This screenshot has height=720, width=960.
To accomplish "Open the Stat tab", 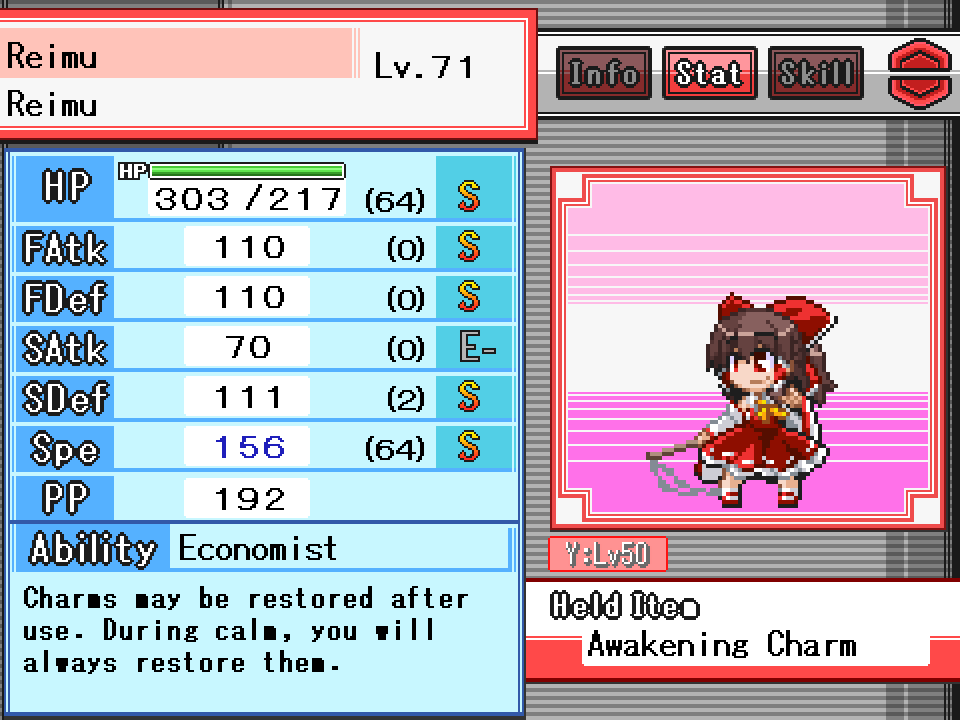I will 708,73.
